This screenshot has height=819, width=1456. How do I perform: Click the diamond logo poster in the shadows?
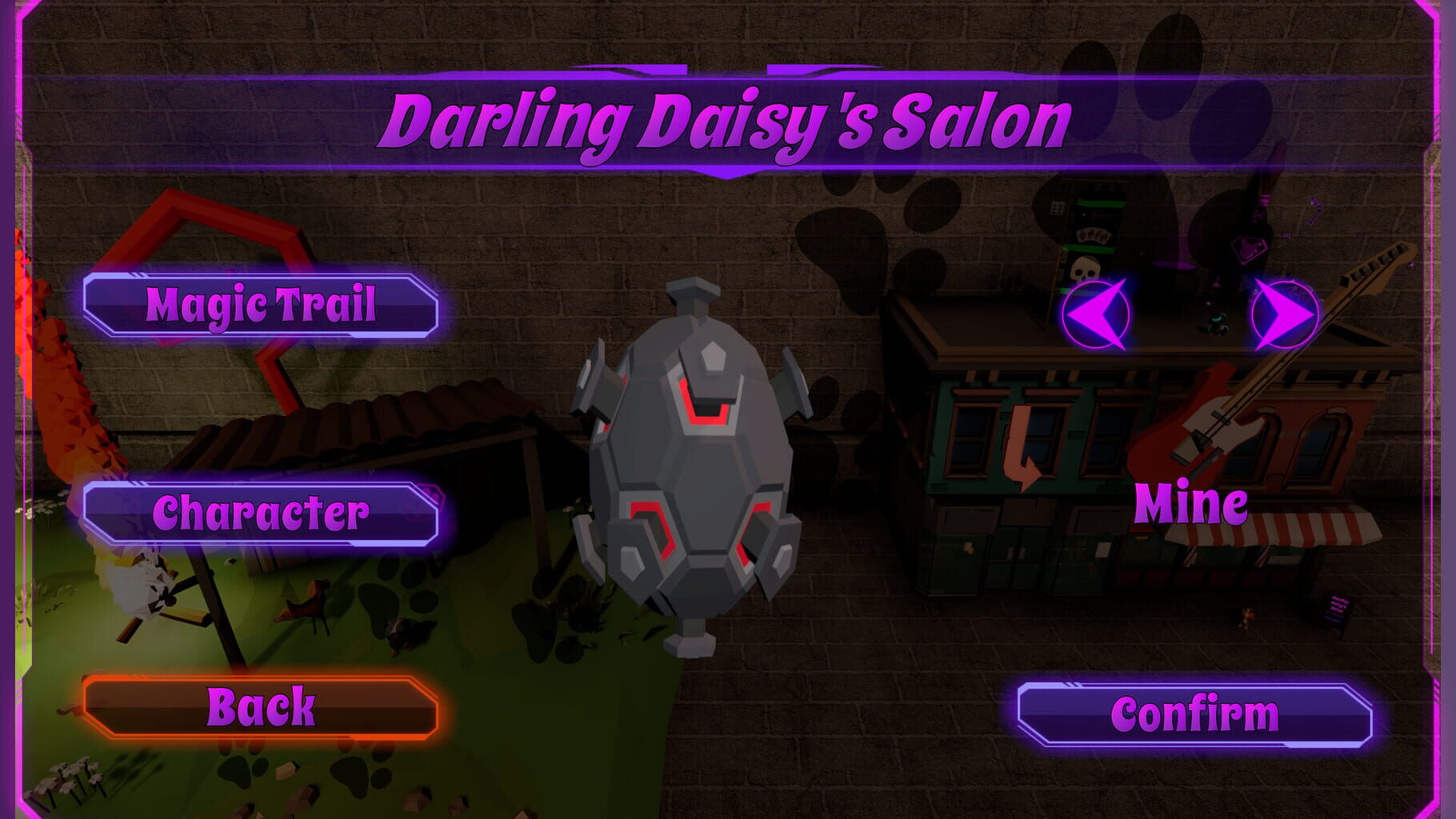1248,250
